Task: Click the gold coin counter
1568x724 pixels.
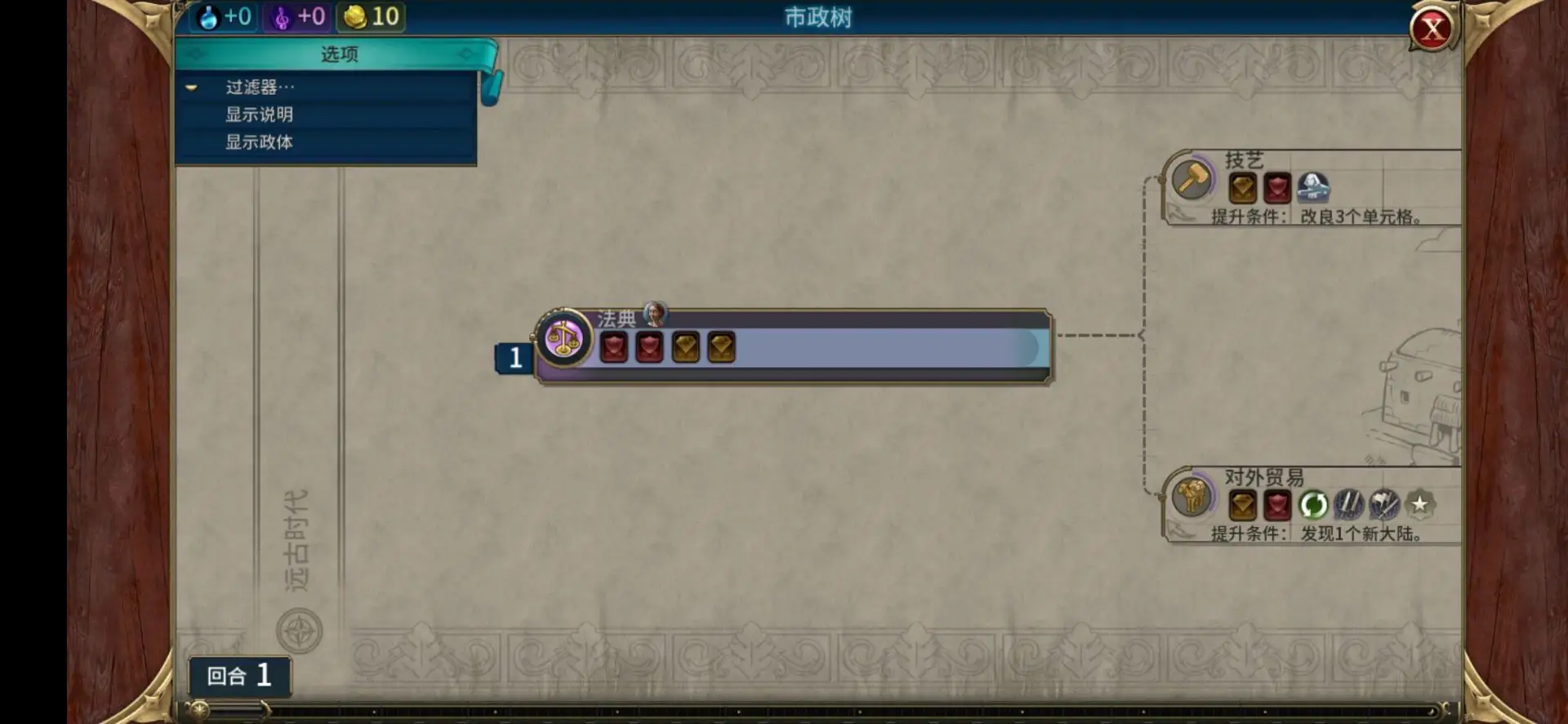Action: click(x=372, y=16)
